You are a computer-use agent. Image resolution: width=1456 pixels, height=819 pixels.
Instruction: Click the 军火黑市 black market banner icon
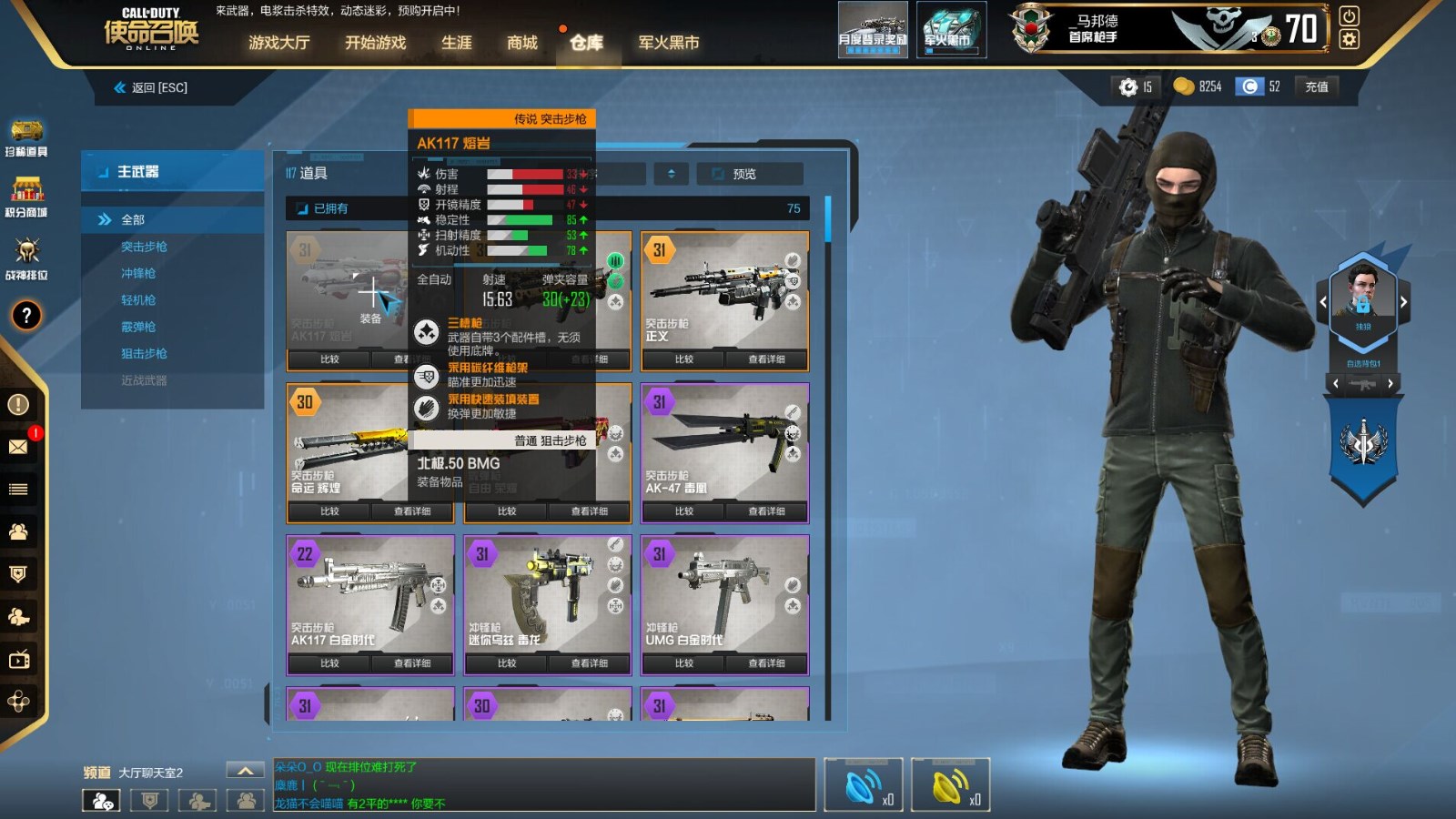(951, 29)
